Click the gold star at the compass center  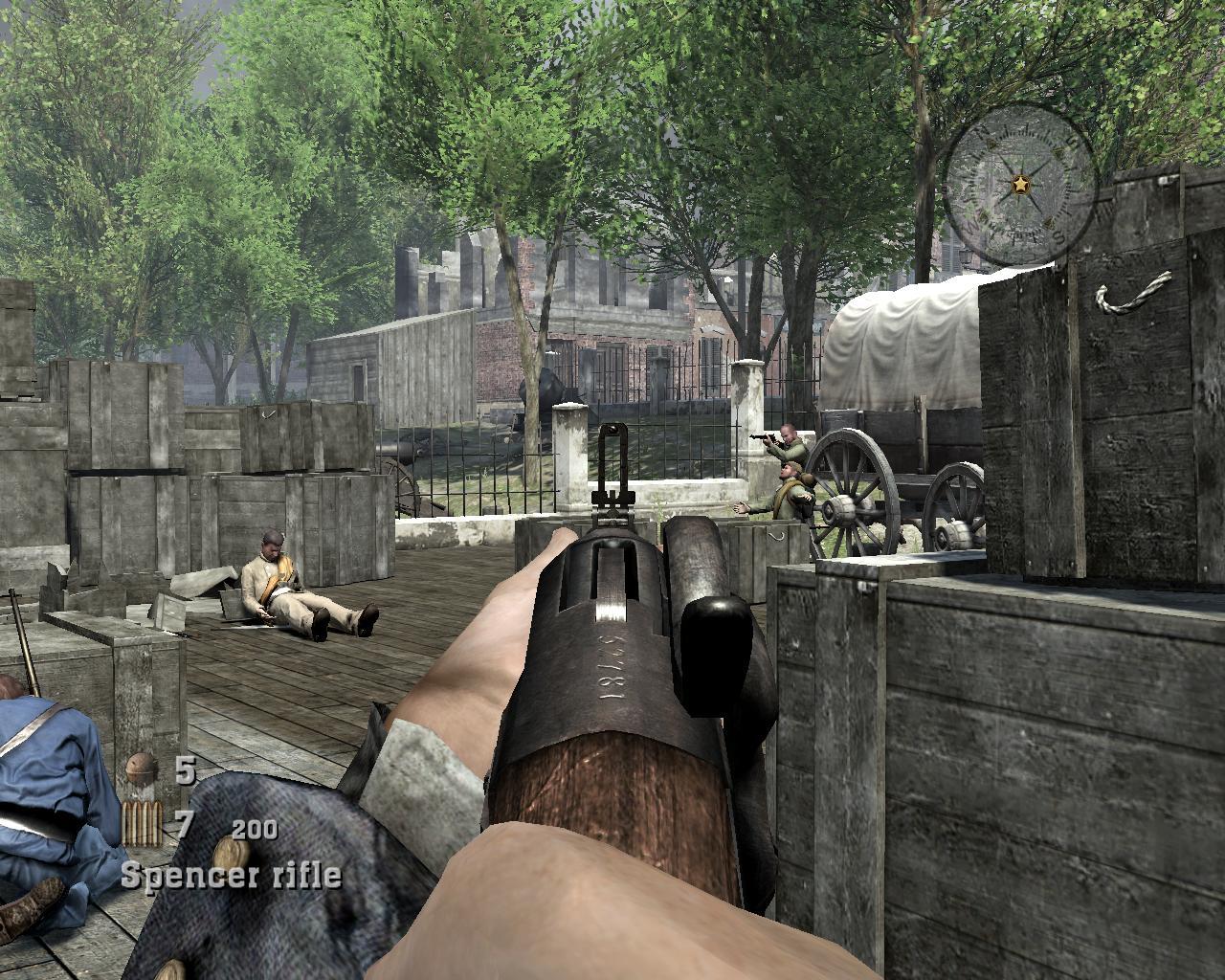(x=1021, y=183)
